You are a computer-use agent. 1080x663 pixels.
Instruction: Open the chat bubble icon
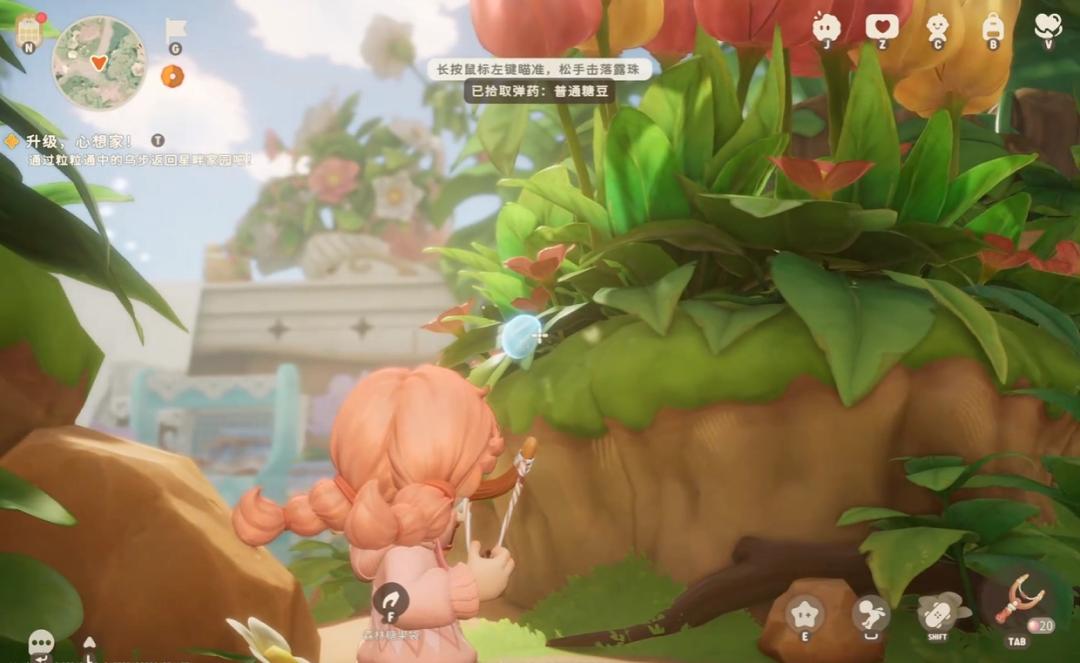pyautogui.click(x=41, y=641)
